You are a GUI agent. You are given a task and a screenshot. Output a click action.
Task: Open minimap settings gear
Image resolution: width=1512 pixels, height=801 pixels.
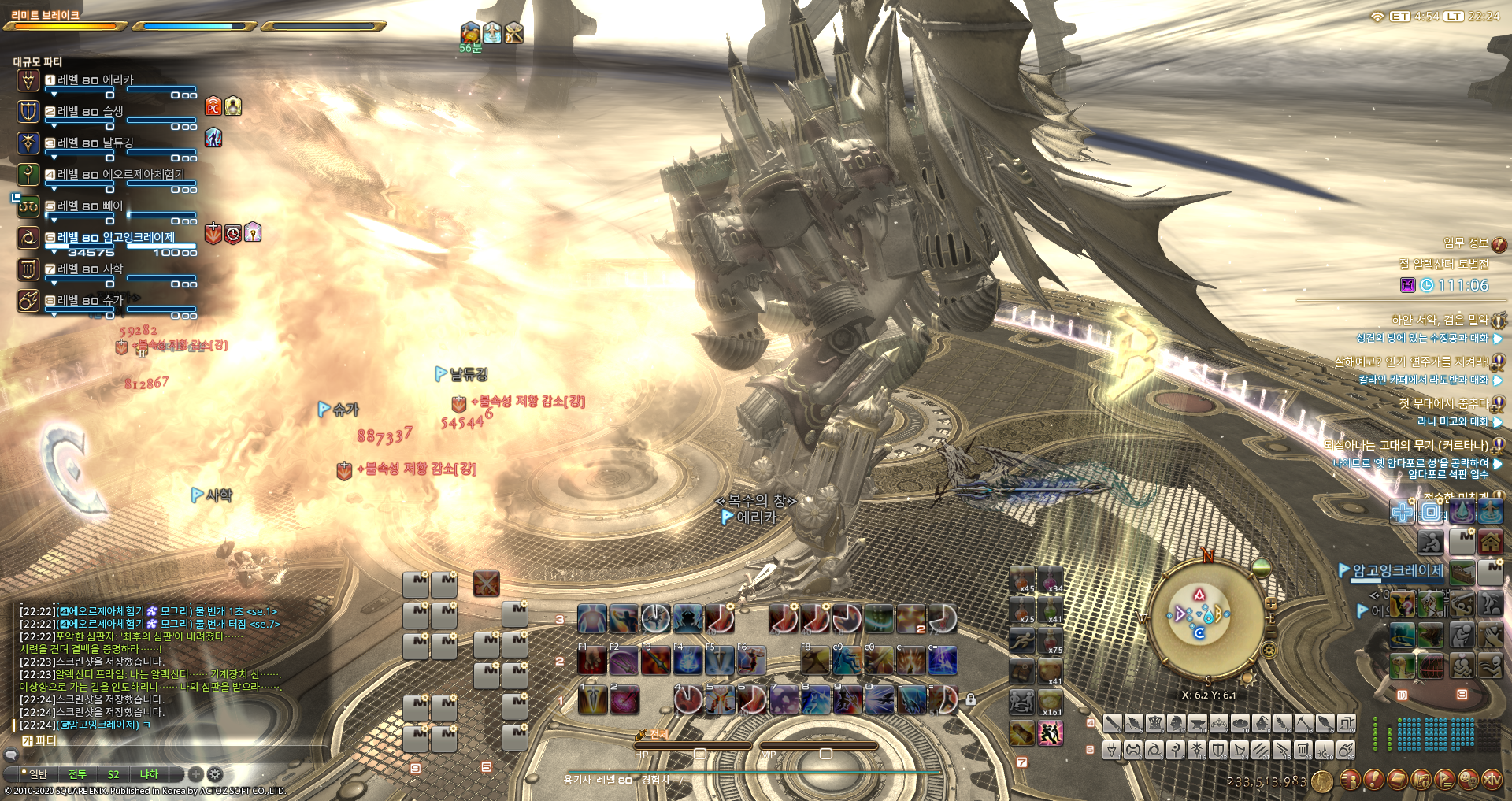1269,650
